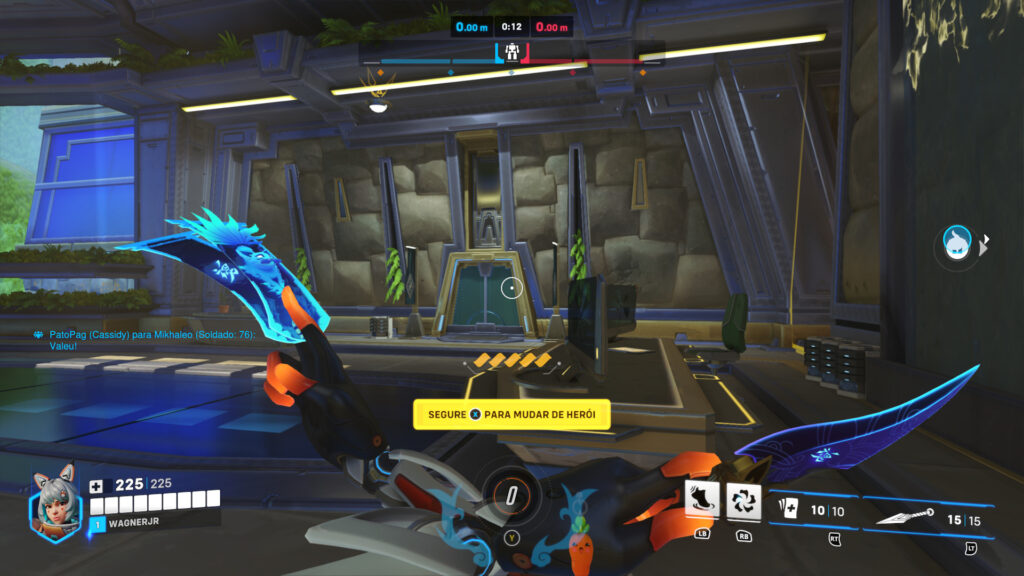Open the chat message from PatoPag
This screenshot has height=576, width=1024.
point(146,339)
